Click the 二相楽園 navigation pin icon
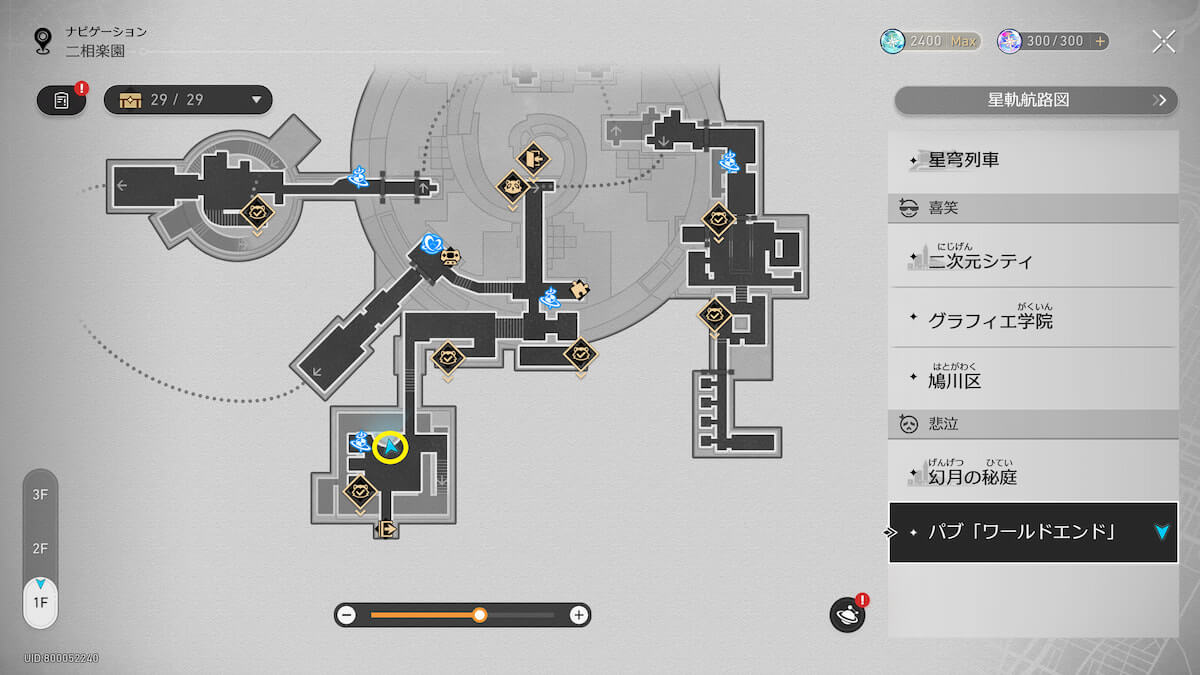Screen dimensions: 1200x675 [x=43, y=40]
